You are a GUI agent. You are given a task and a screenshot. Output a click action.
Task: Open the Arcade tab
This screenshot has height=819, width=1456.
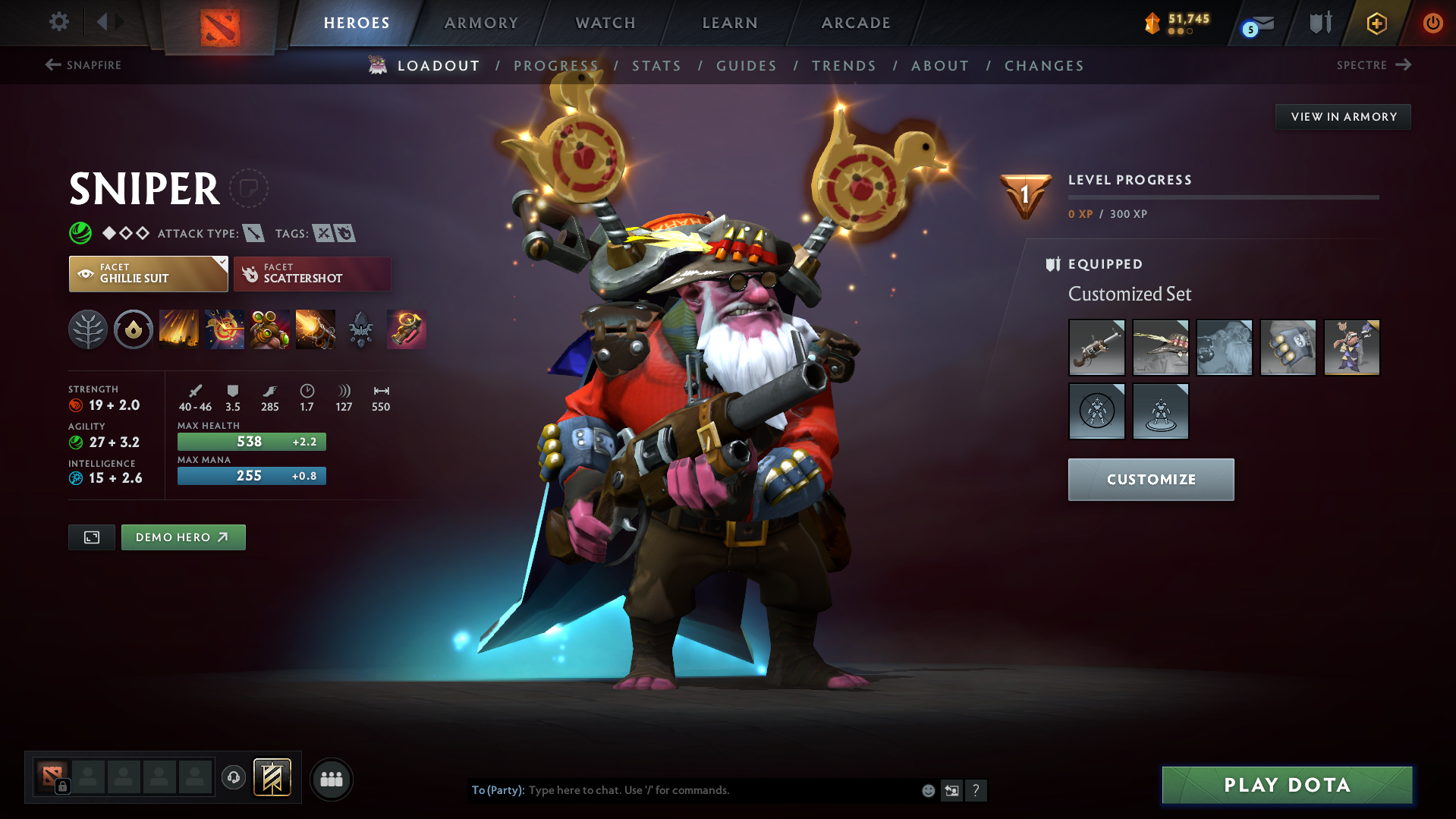[856, 23]
